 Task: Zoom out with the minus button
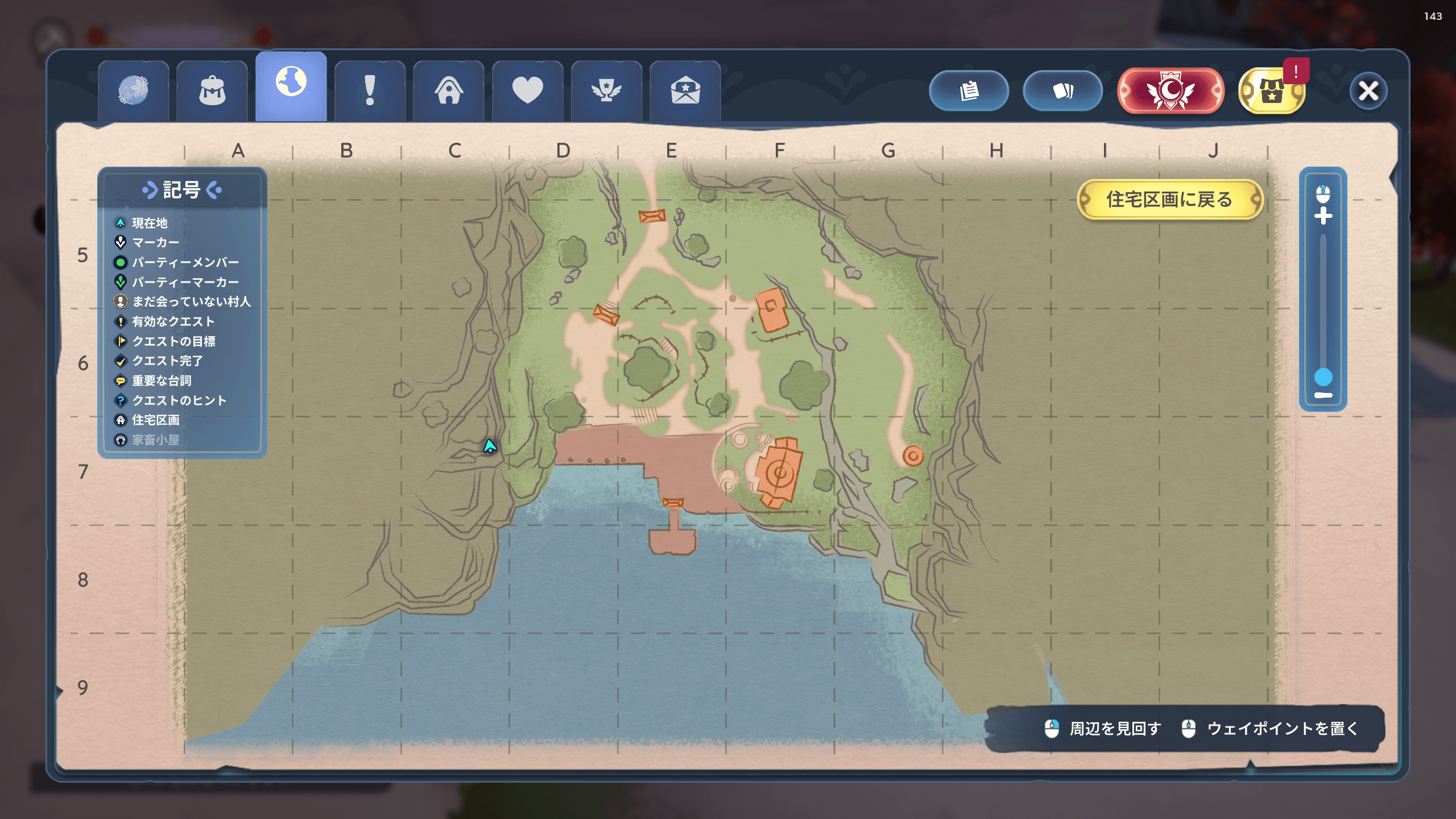coord(1323,395)
